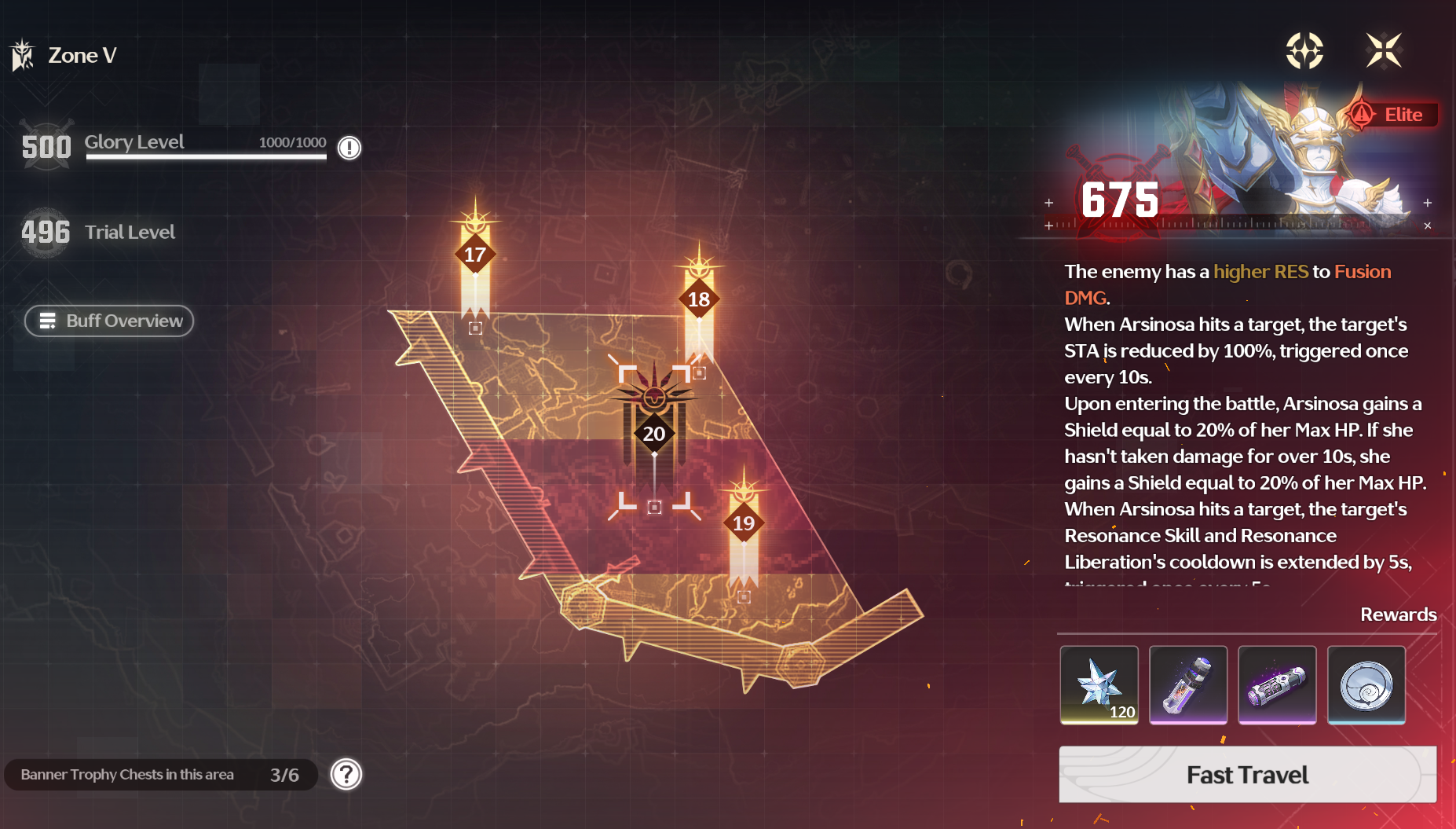Inspect the silver shell coin reward
1456x829 pixels.
coord(1366,684)
